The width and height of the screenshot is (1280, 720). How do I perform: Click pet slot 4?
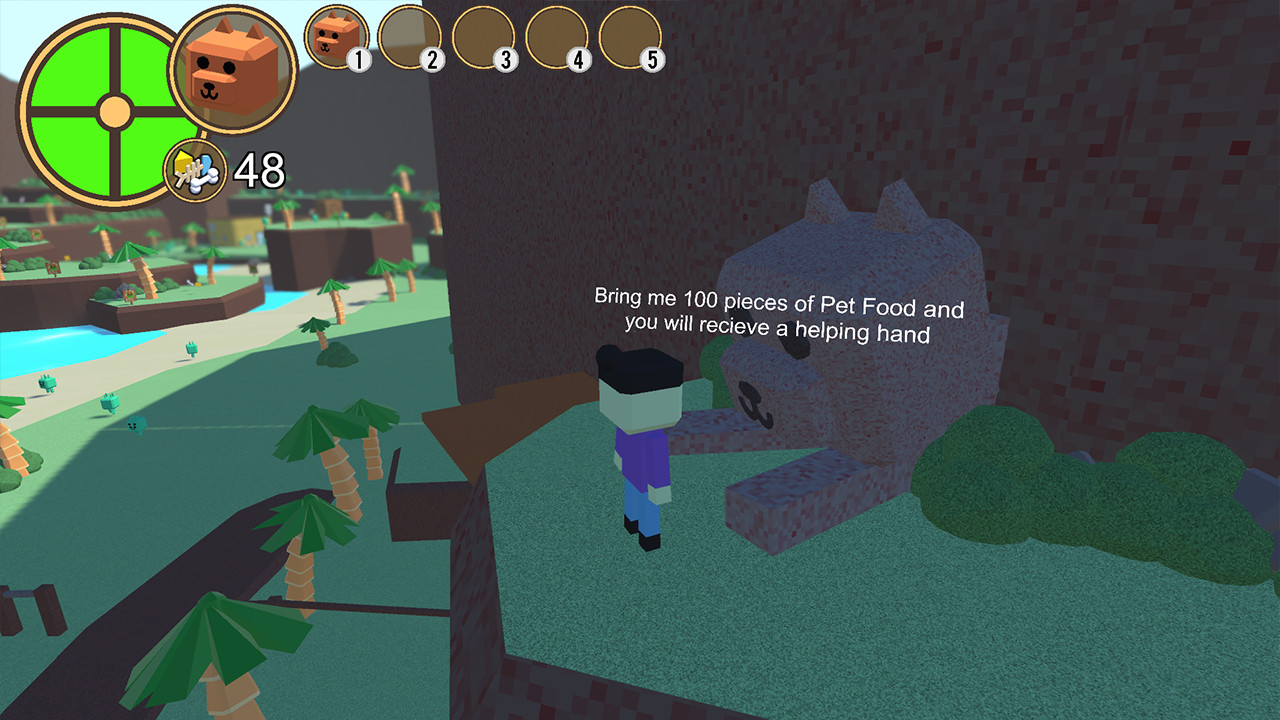coord(555,38)
